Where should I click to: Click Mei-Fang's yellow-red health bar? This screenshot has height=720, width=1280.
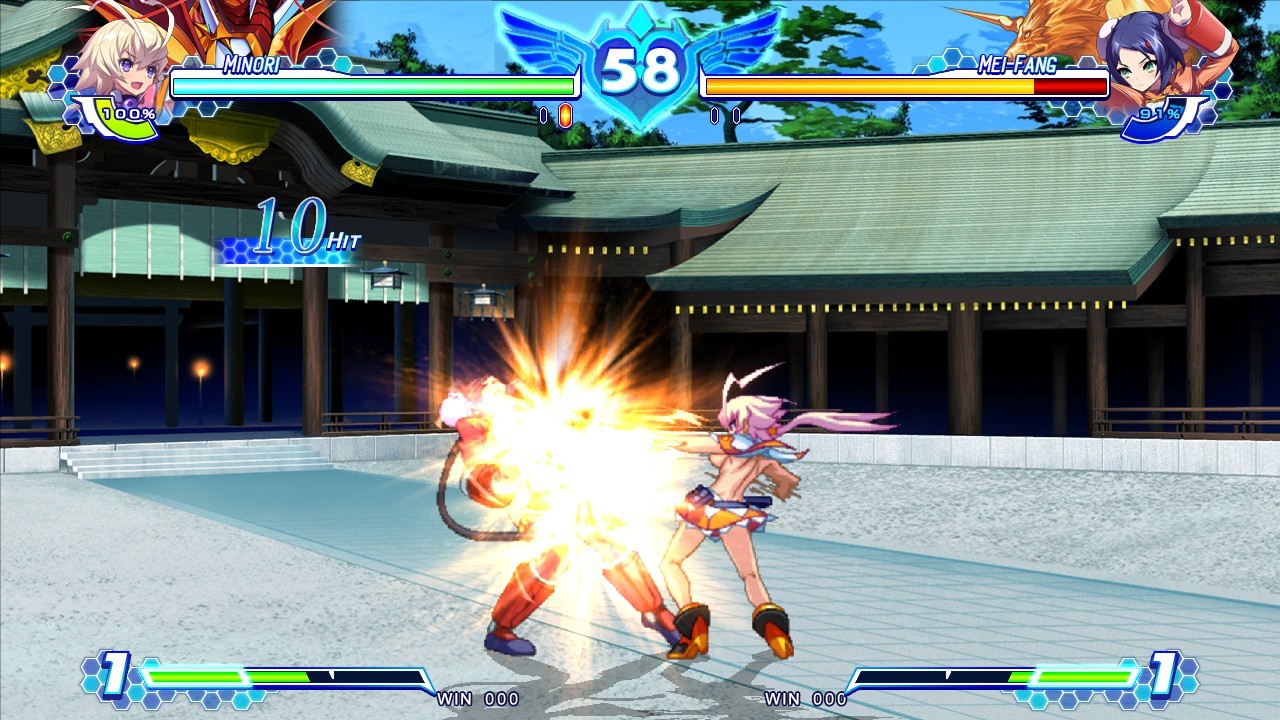tap(900, 87)
